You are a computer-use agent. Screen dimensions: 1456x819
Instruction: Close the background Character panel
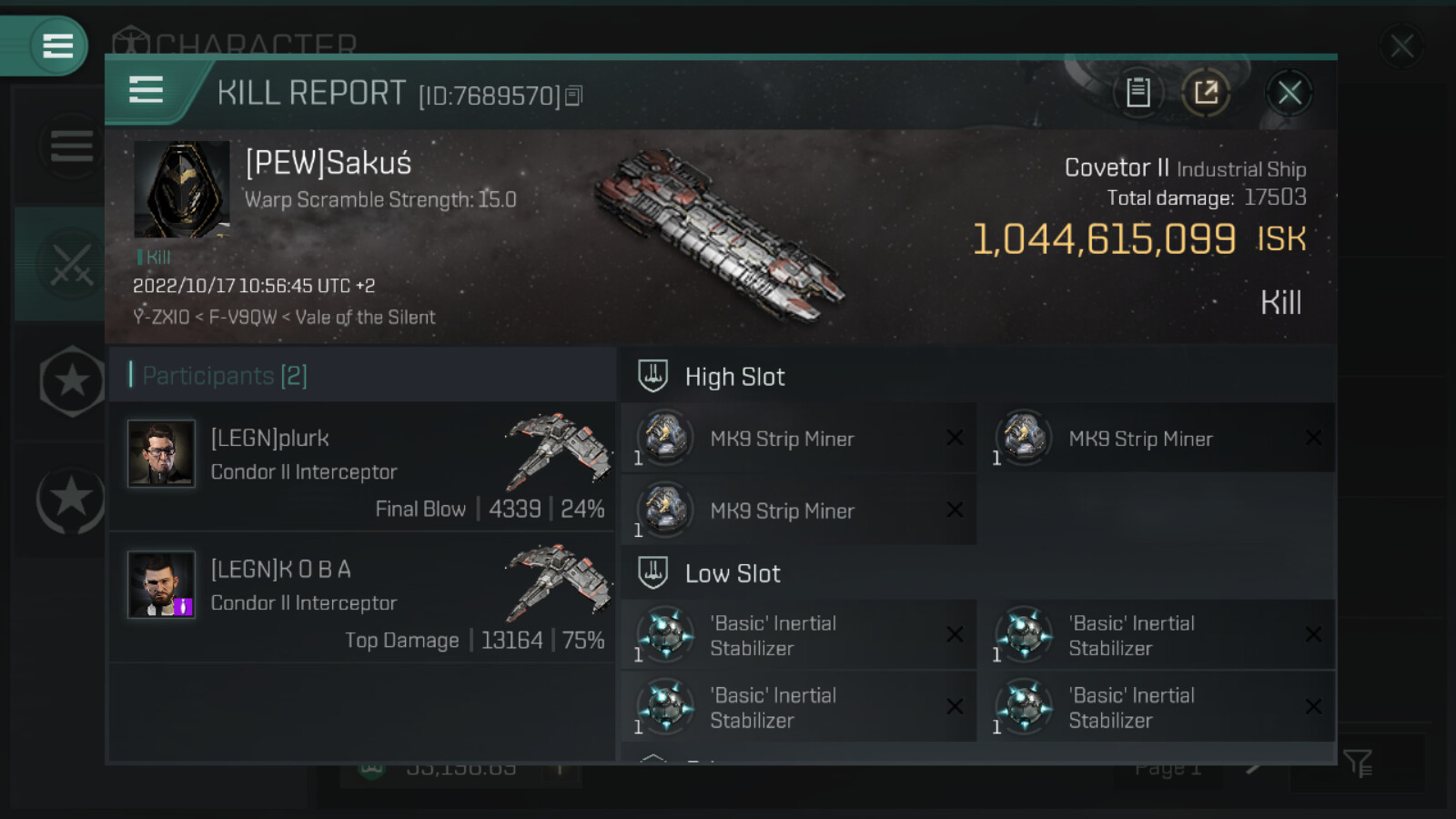tap(1401, 45)
